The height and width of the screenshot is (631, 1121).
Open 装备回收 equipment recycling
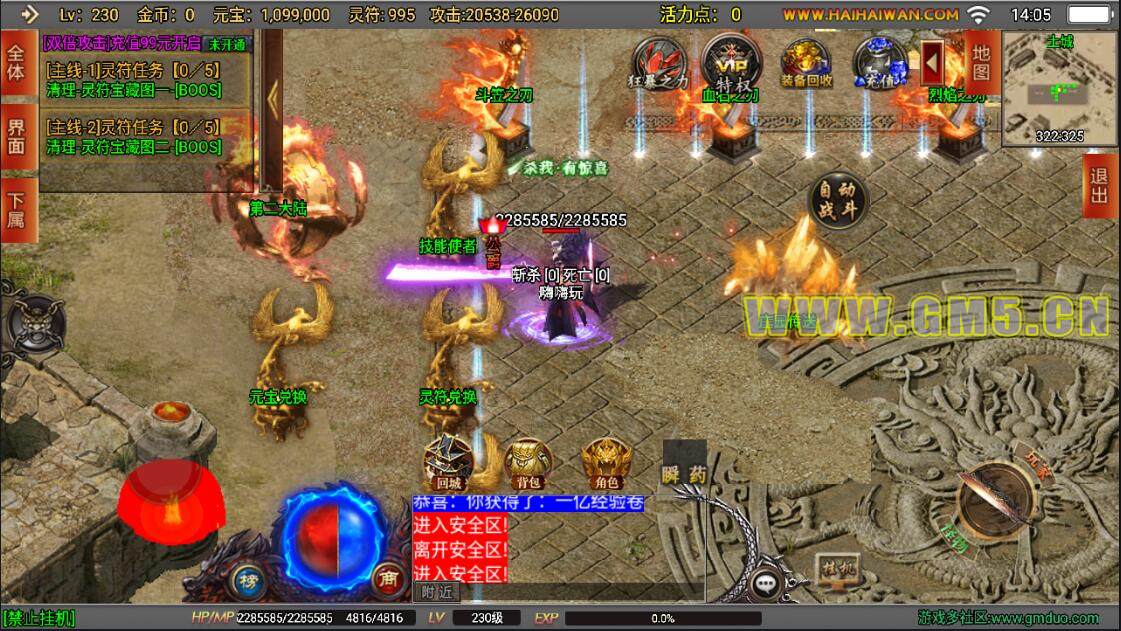[806, 62]
